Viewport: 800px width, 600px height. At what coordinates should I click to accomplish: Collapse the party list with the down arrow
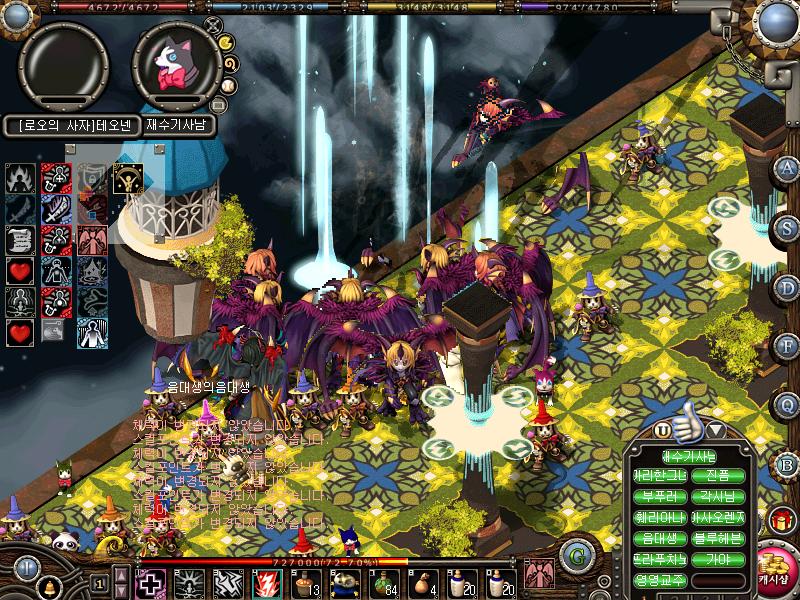[x=716, y=430]
